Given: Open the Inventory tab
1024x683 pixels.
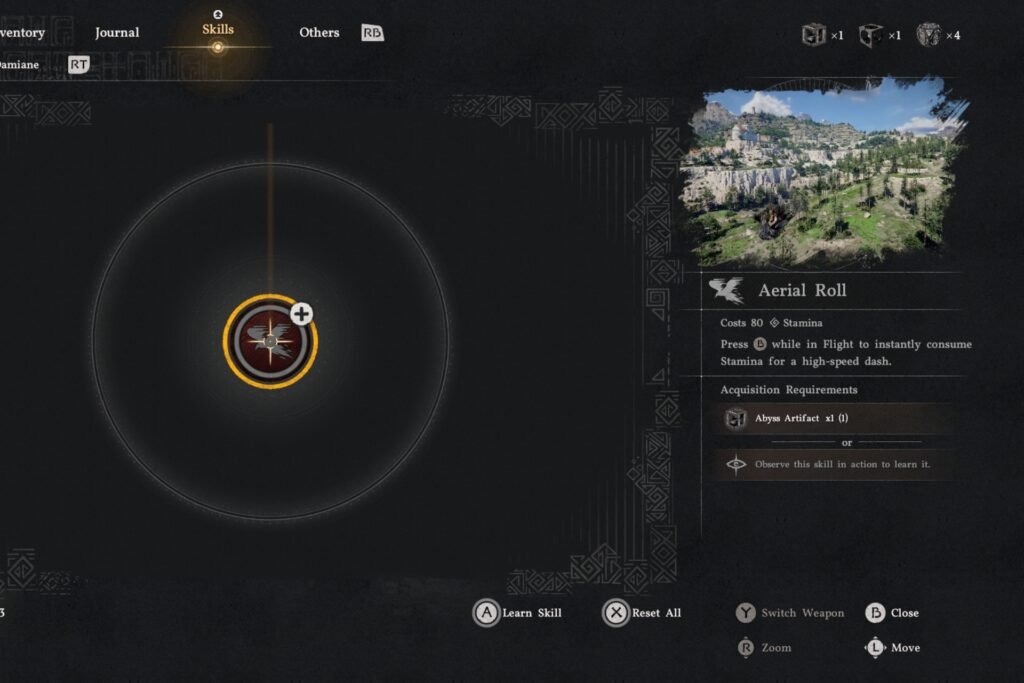Looking at the screenshot, I should (22, 32).
